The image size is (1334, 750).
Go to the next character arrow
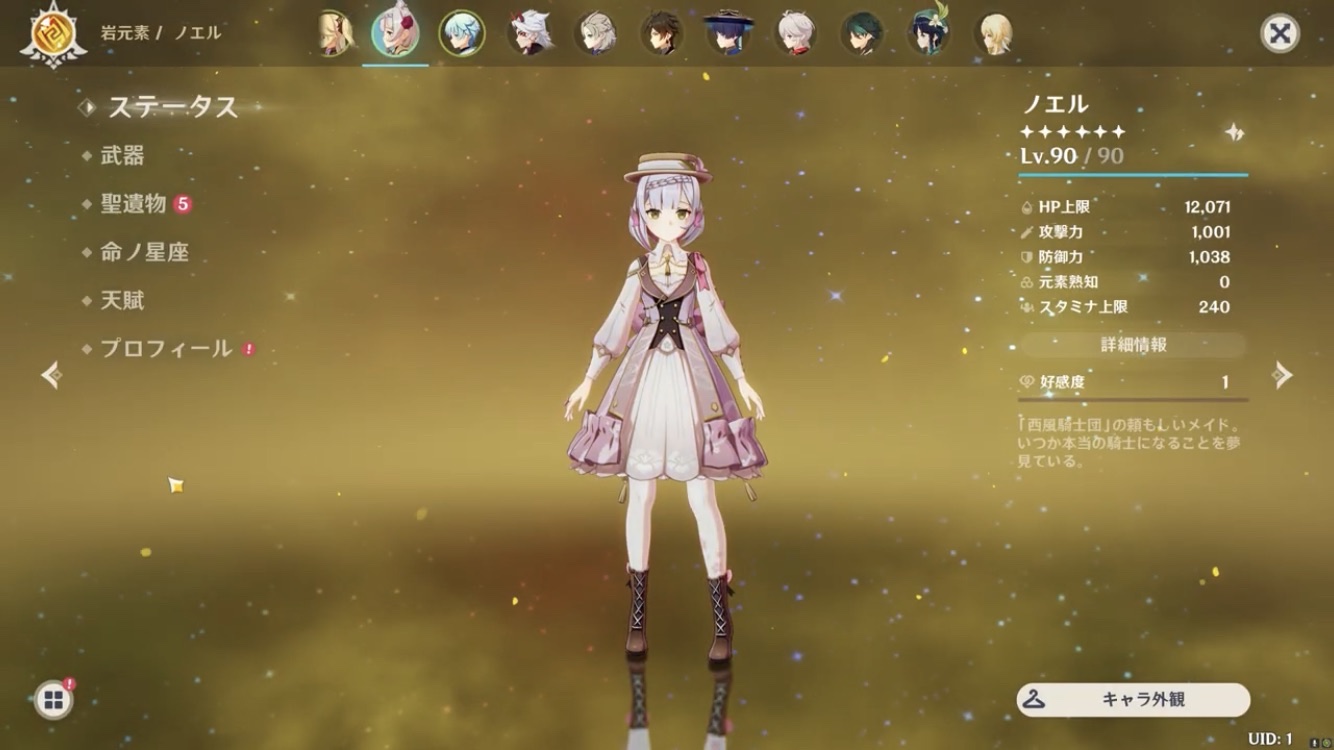click(x=1282, y=375)
